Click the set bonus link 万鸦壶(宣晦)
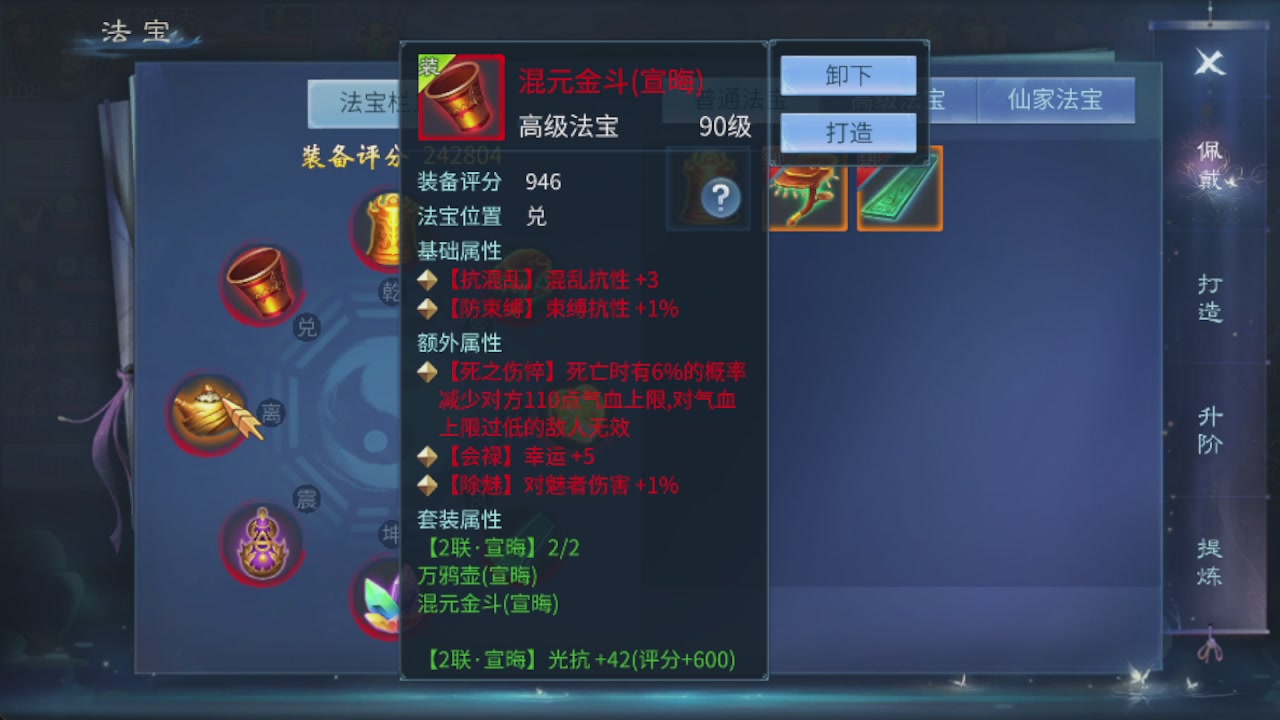 [x=478, y=576]
